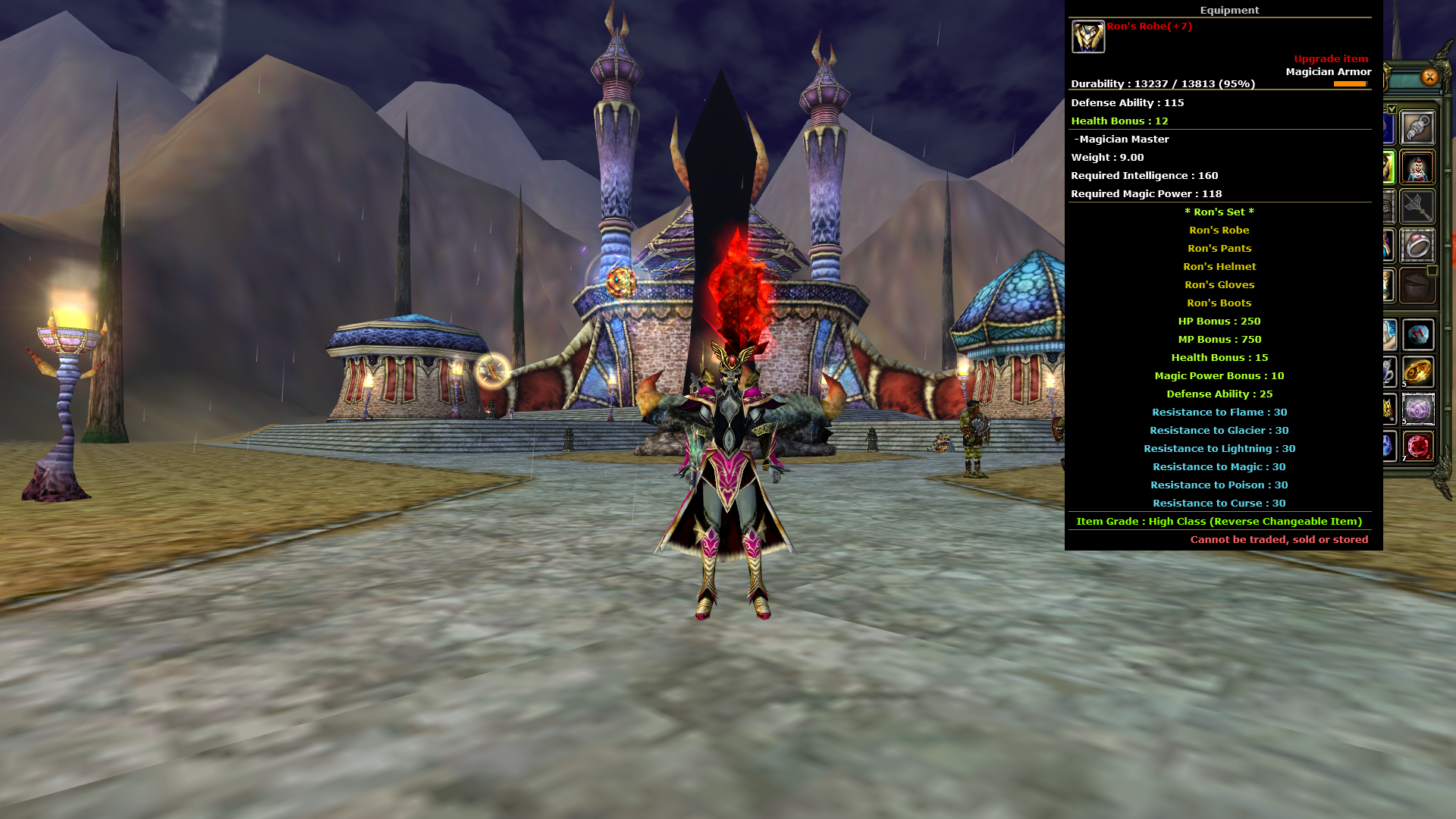Pick the war hammer inventory icon
Image resolution: width=1456 pixels, height=819 pixels.
1418,206
